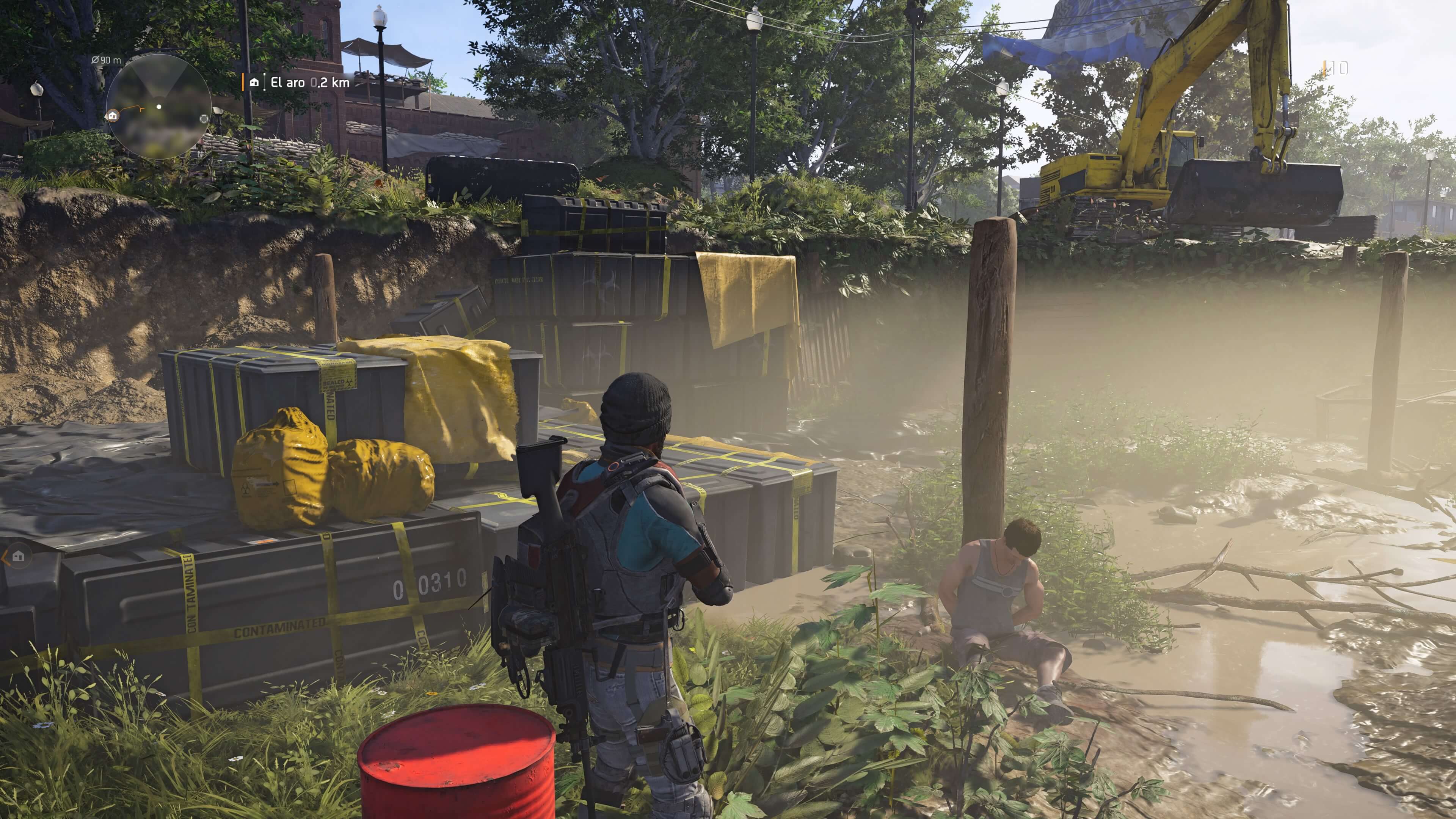Click the white player dot at the minimap center
Screen dimensions: 1456x819
click(x=159, y=107)
